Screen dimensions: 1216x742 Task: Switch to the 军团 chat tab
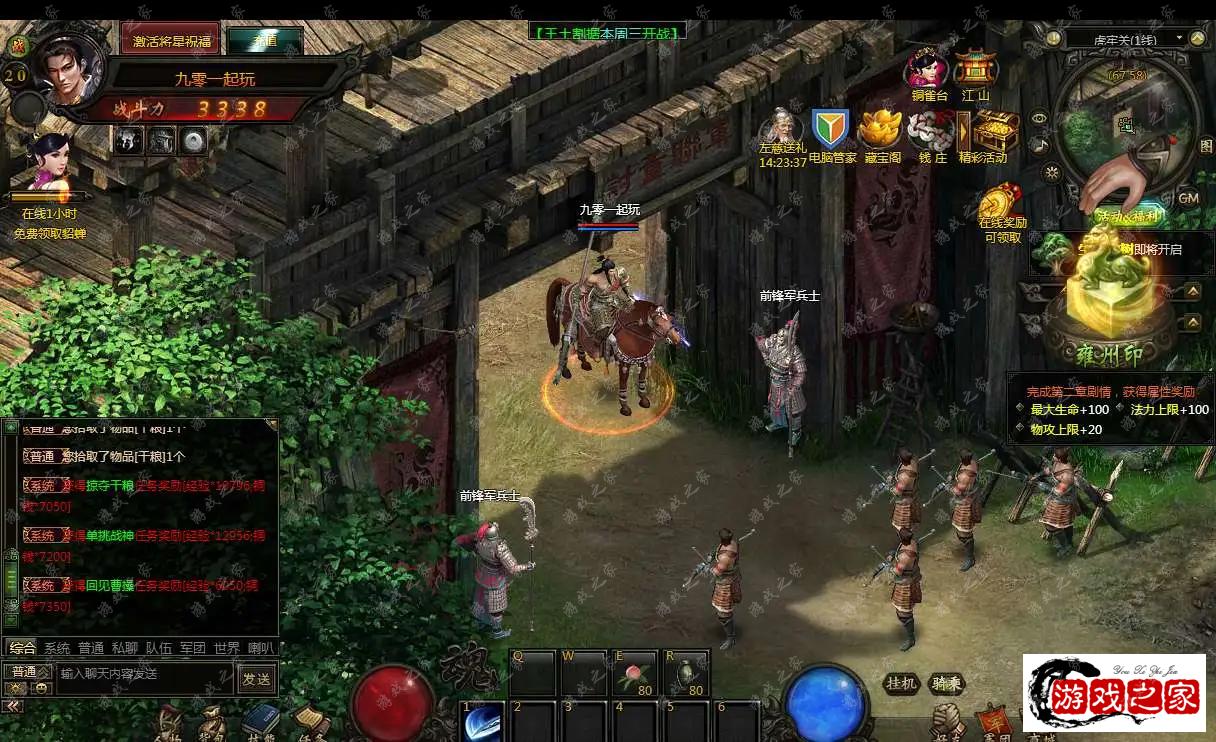pyautogui.click(x=193, y=648)
